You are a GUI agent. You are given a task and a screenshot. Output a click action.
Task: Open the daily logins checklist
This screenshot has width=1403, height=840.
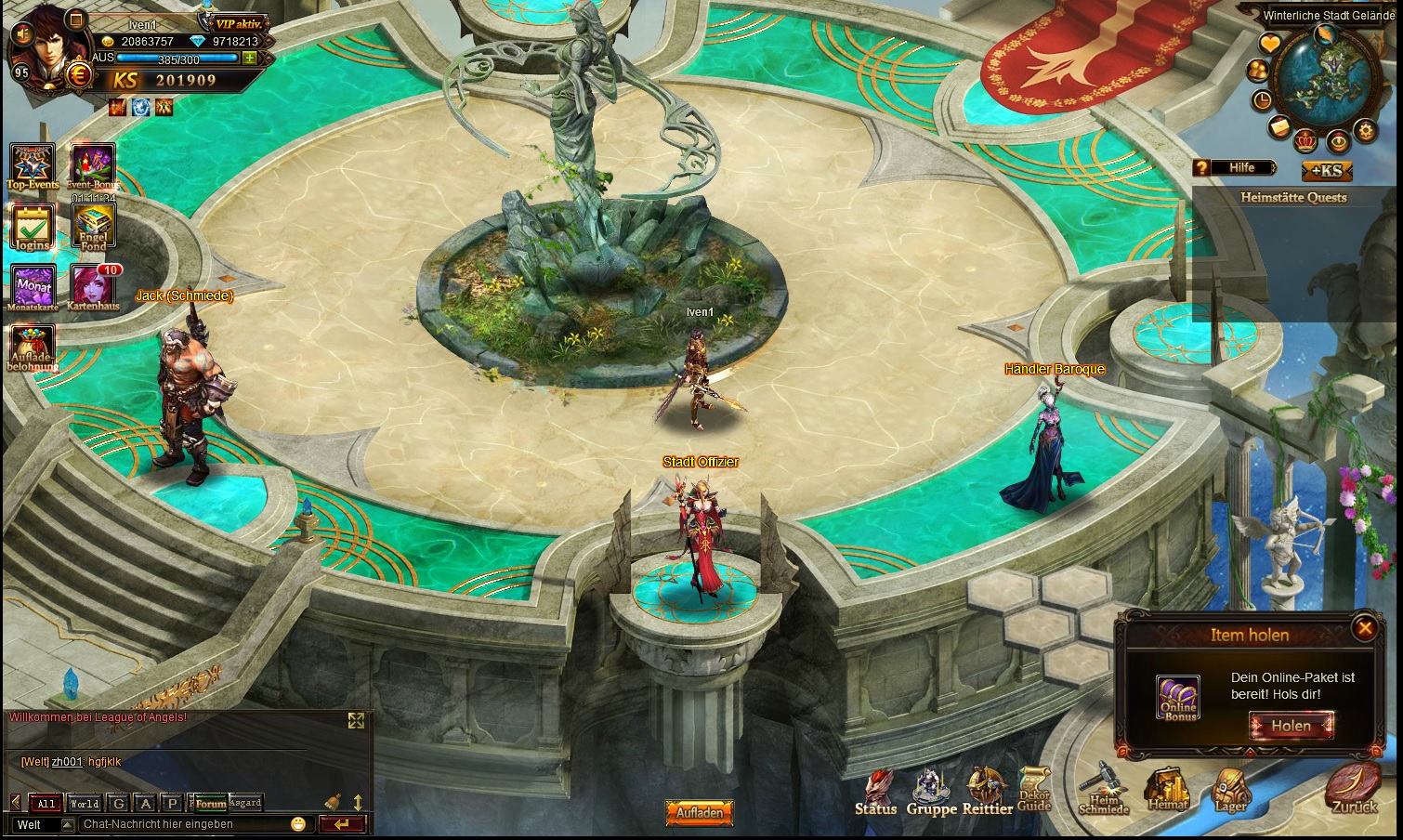pos(33,226)
